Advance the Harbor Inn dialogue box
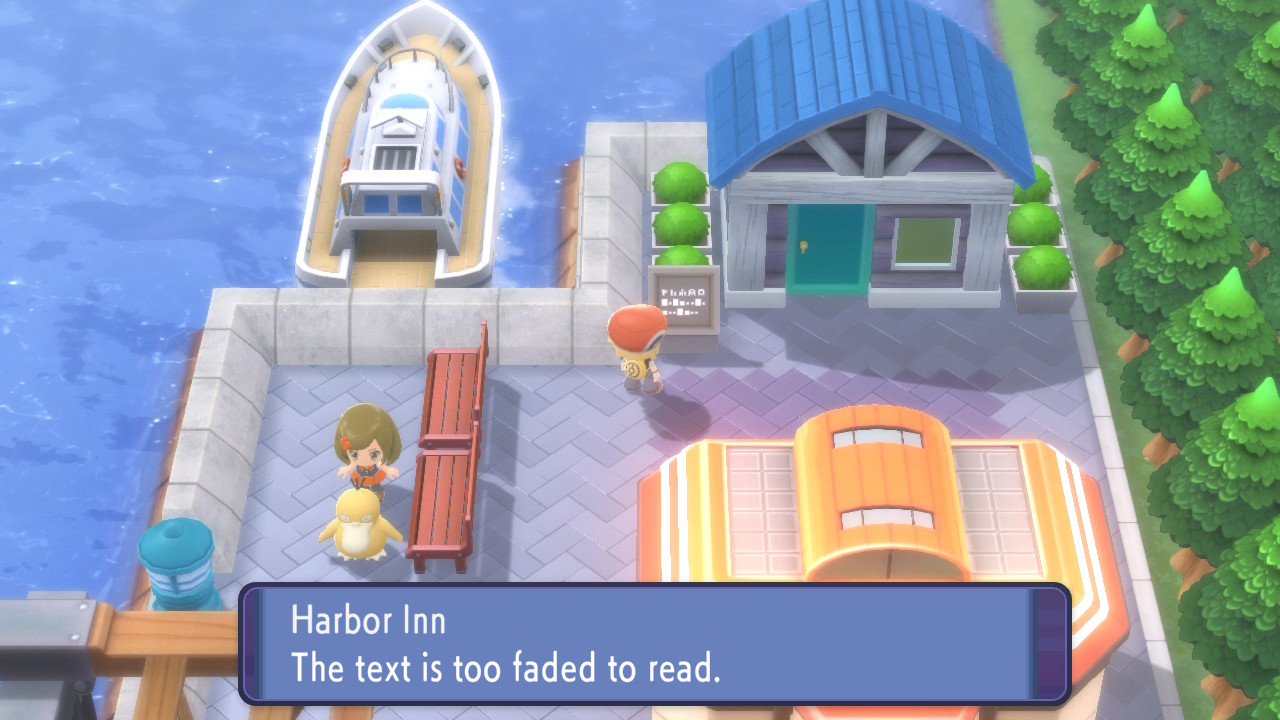This screenshot has height=720, width=1280. 654,645
